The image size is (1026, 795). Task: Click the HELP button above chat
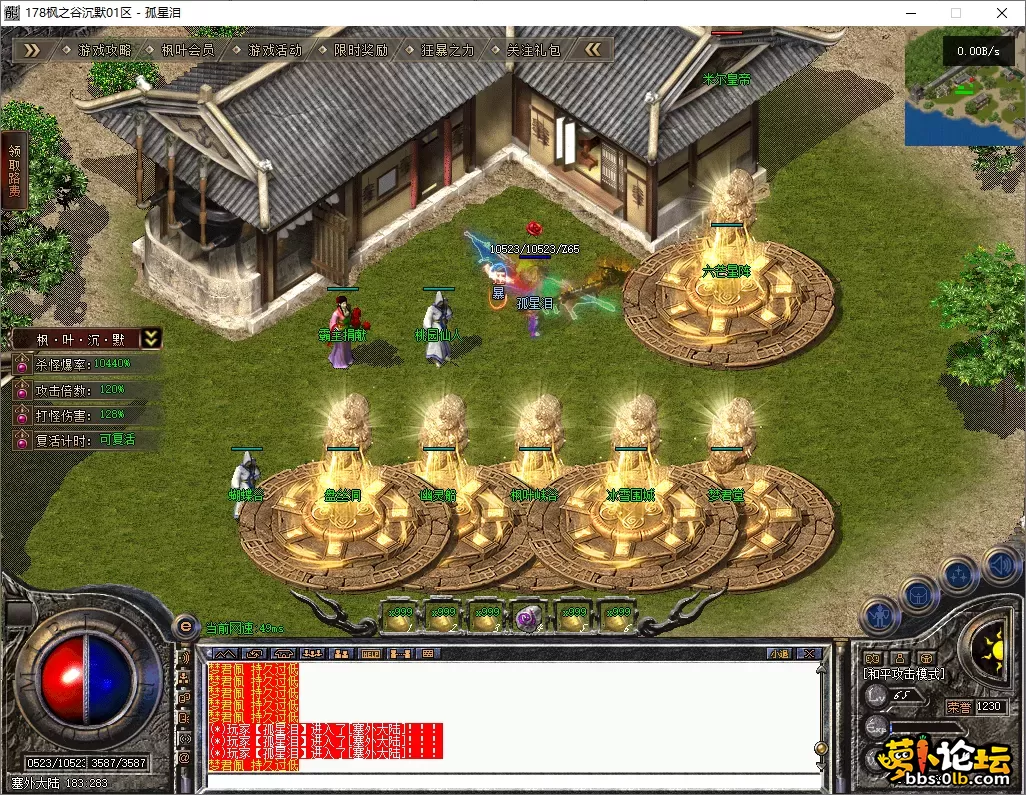click(369, 654)
